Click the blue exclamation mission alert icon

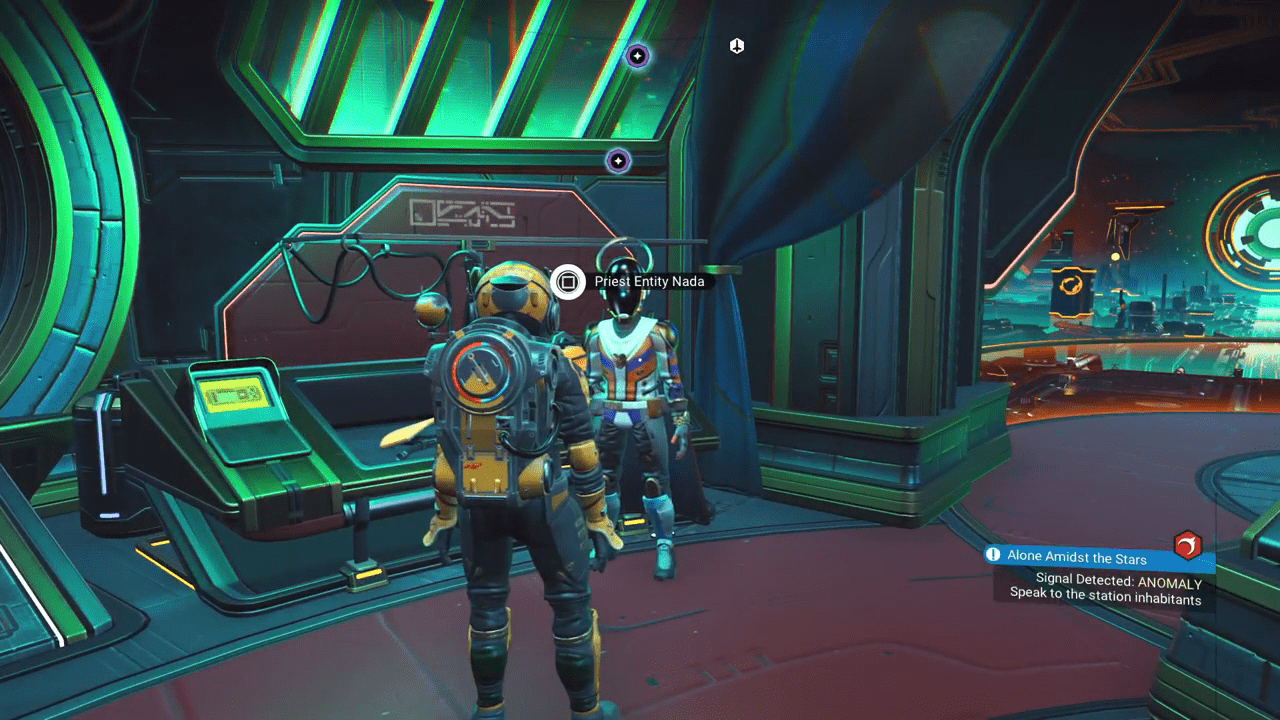pos(993,554)
